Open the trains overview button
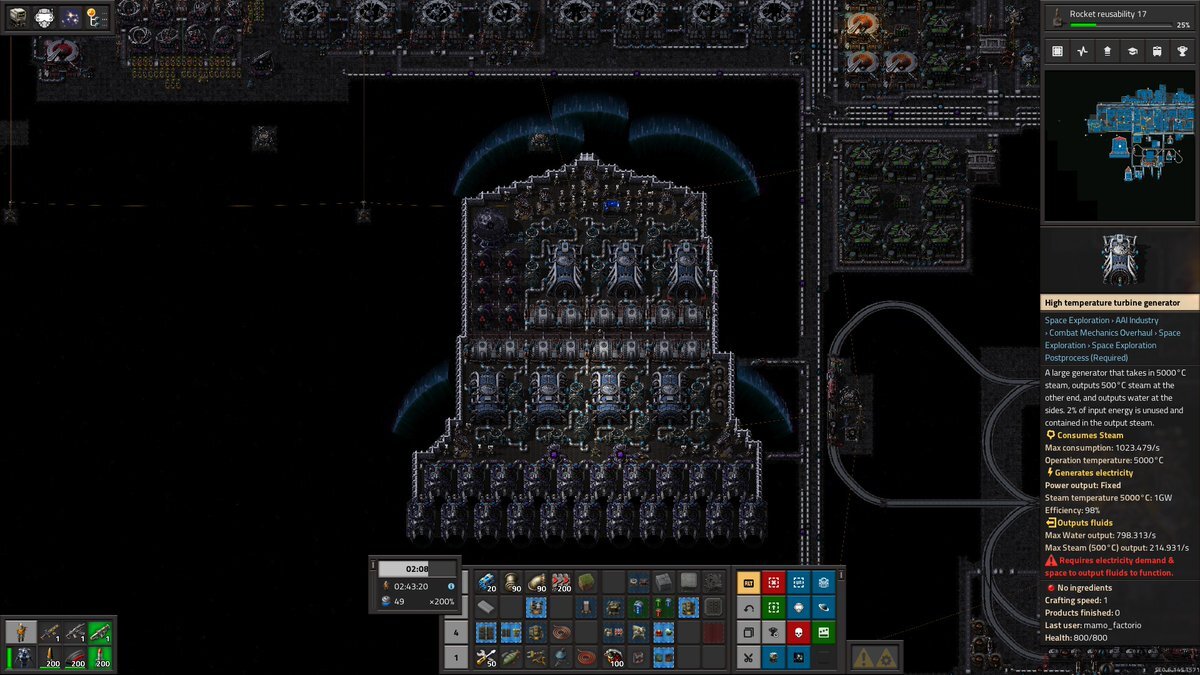 (1157, 50)
